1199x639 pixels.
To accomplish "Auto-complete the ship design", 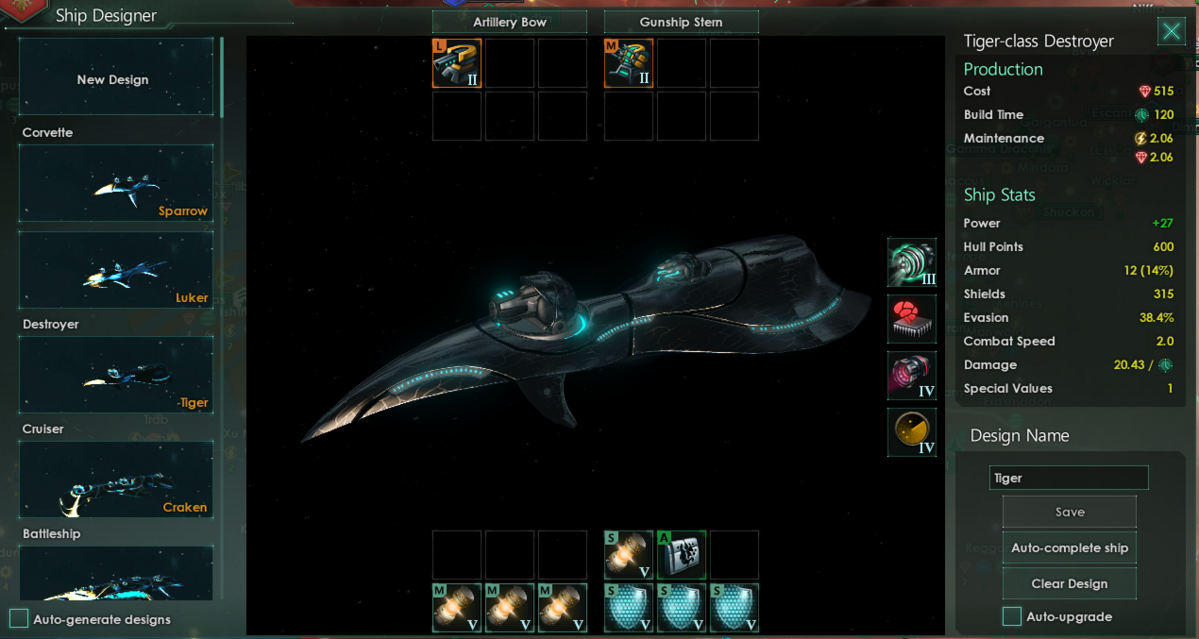I will pyautogui.click(x=1069, y=548).
